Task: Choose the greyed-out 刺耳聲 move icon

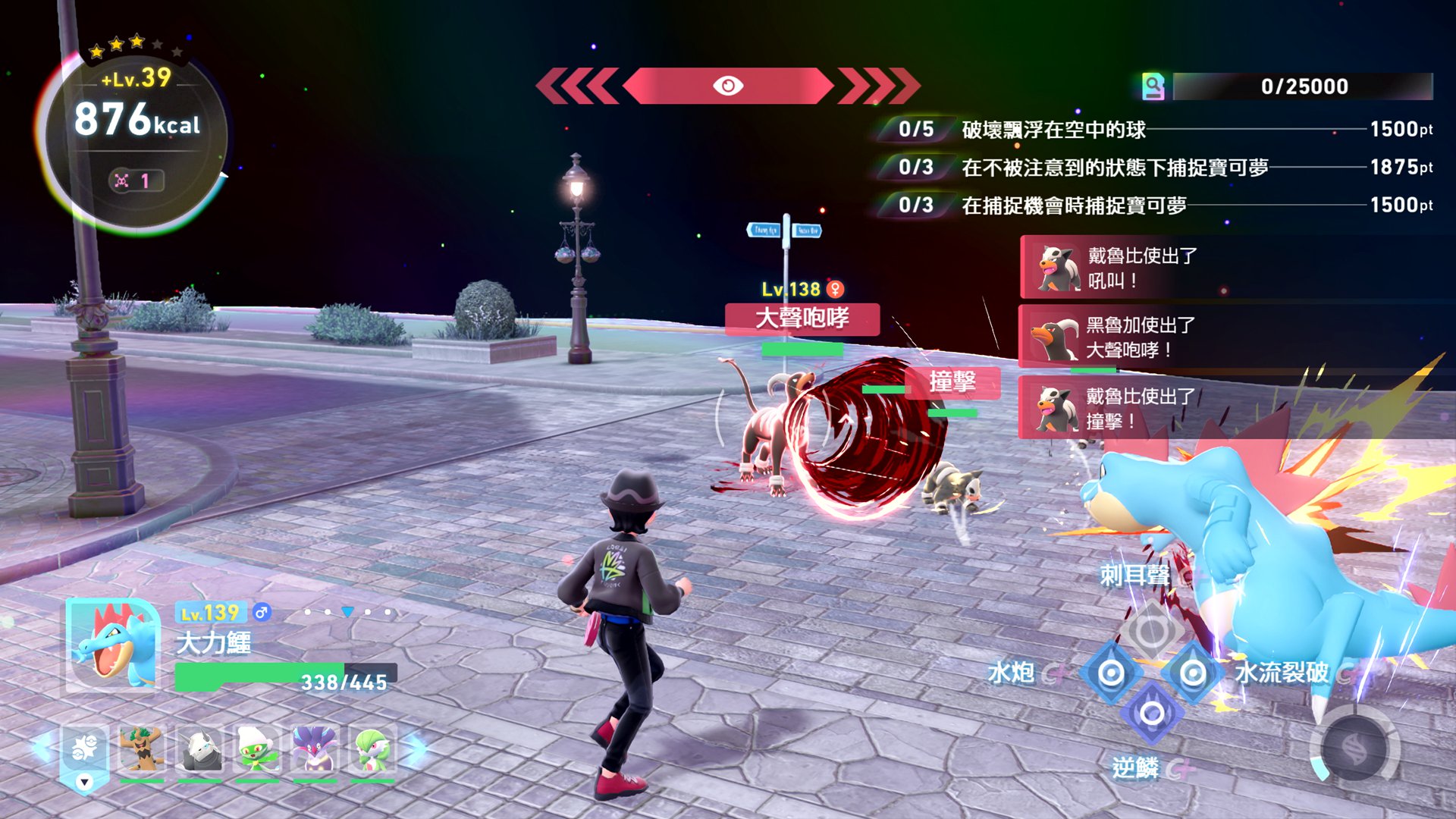Action: pos(1151,629)
